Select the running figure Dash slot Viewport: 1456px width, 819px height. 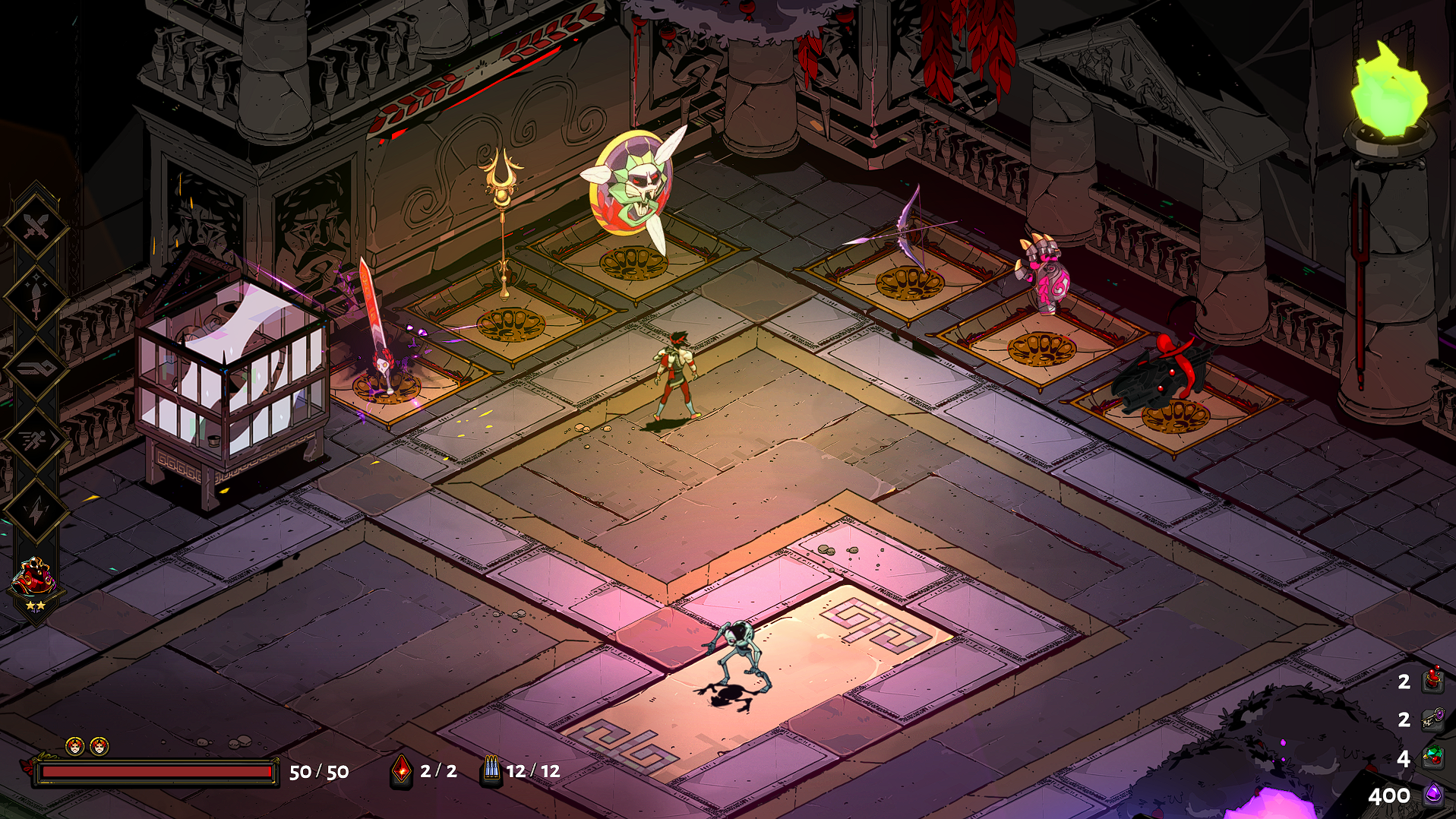pyautogui.click(x=35, y=440)
